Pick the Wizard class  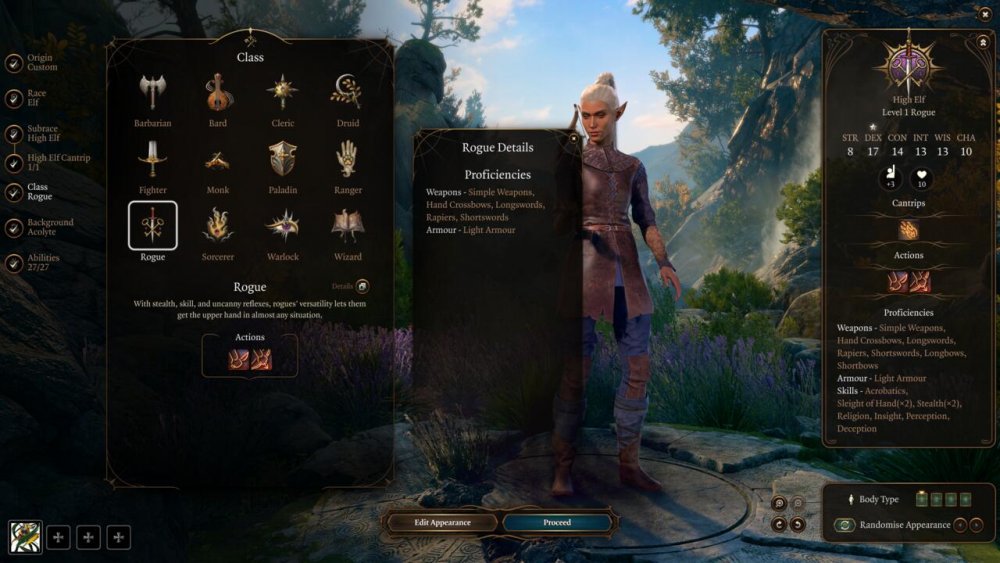(x=347, y=226)
